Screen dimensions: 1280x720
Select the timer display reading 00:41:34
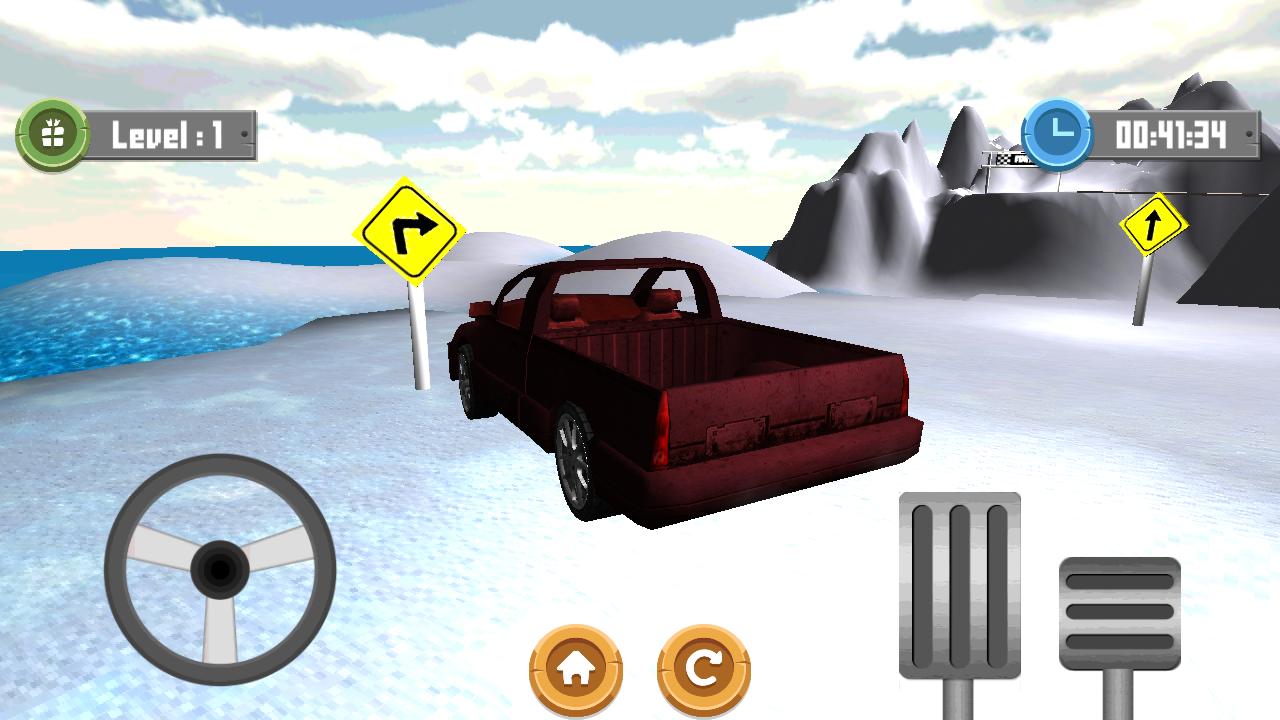coord(1170,133)
